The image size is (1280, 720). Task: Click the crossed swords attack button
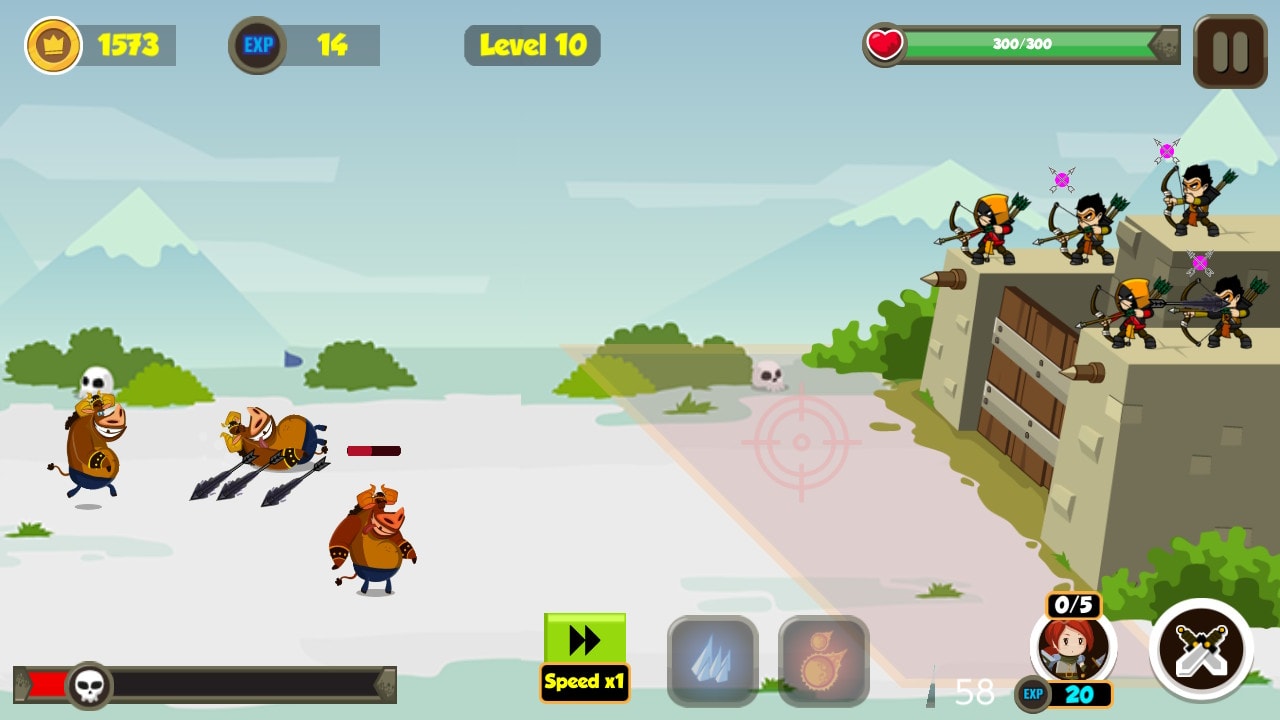click(1199, 651)
